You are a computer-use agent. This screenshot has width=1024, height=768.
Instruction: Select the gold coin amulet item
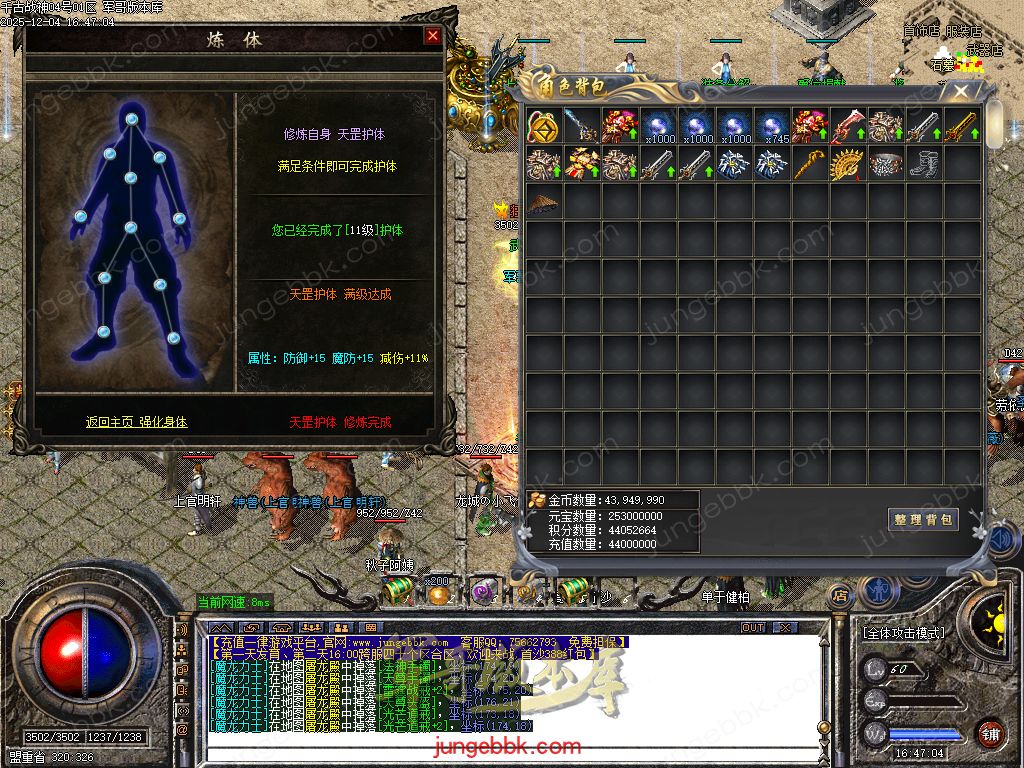coord(543,126)
